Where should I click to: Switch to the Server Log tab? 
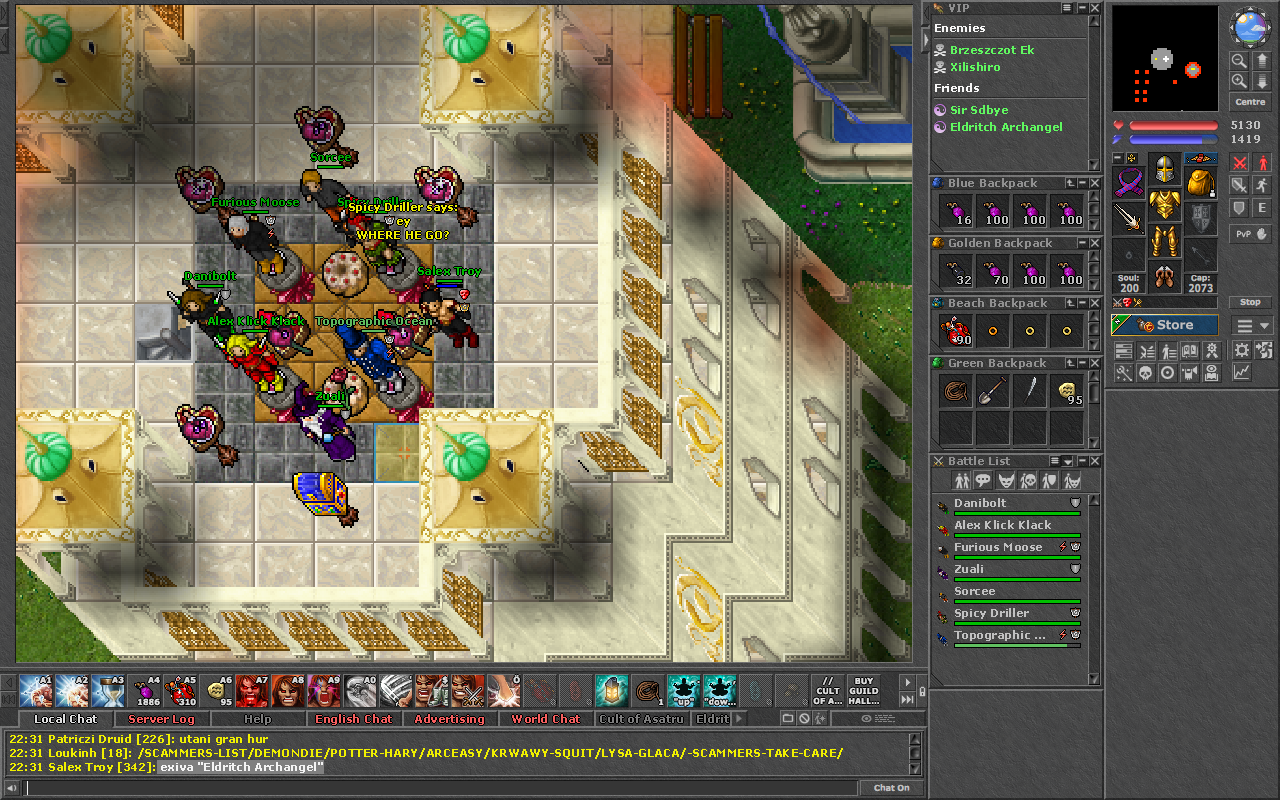pyautogui.click(x=162, y=719)
